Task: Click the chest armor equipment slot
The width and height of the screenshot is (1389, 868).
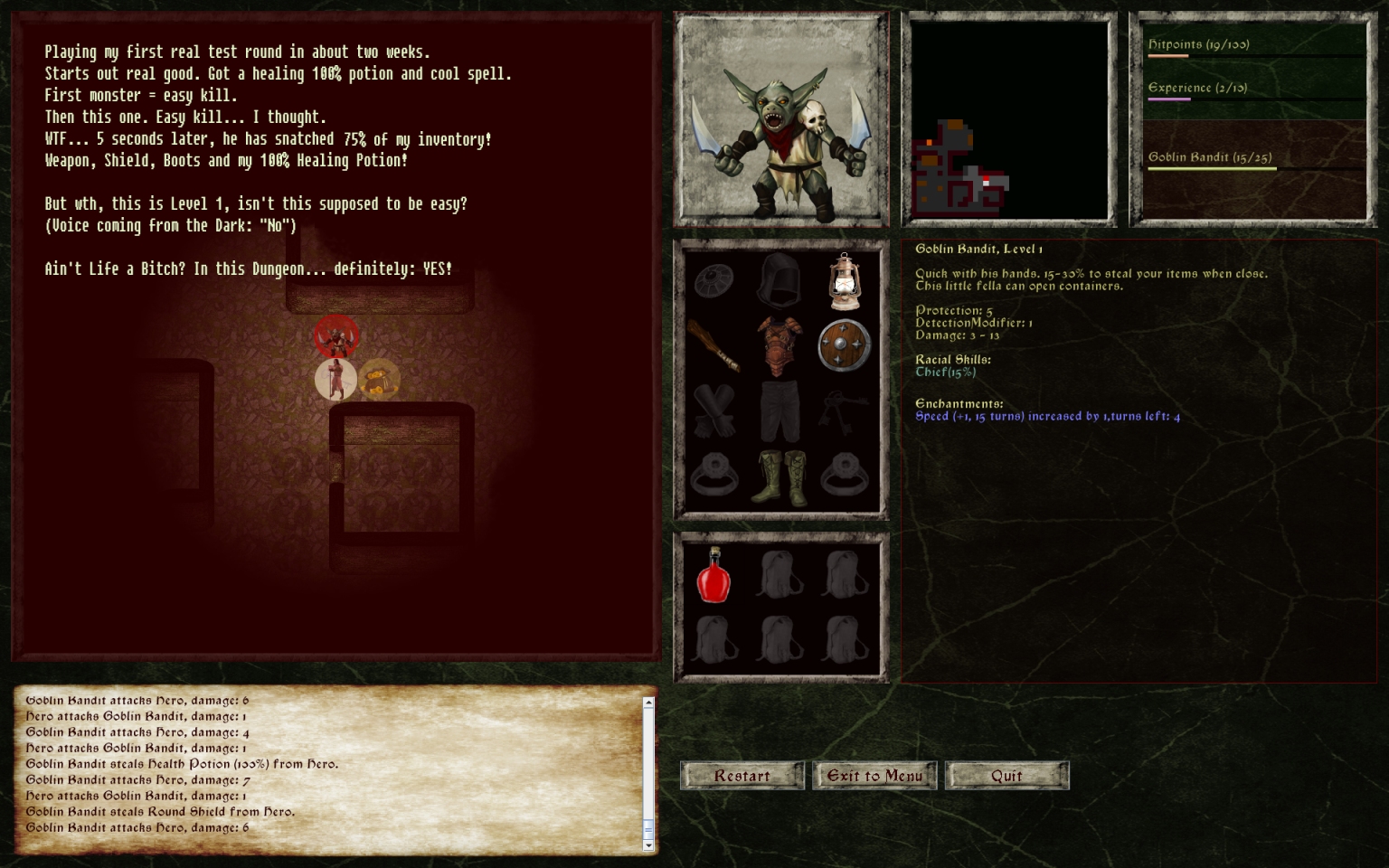Action: pos(779,346)
